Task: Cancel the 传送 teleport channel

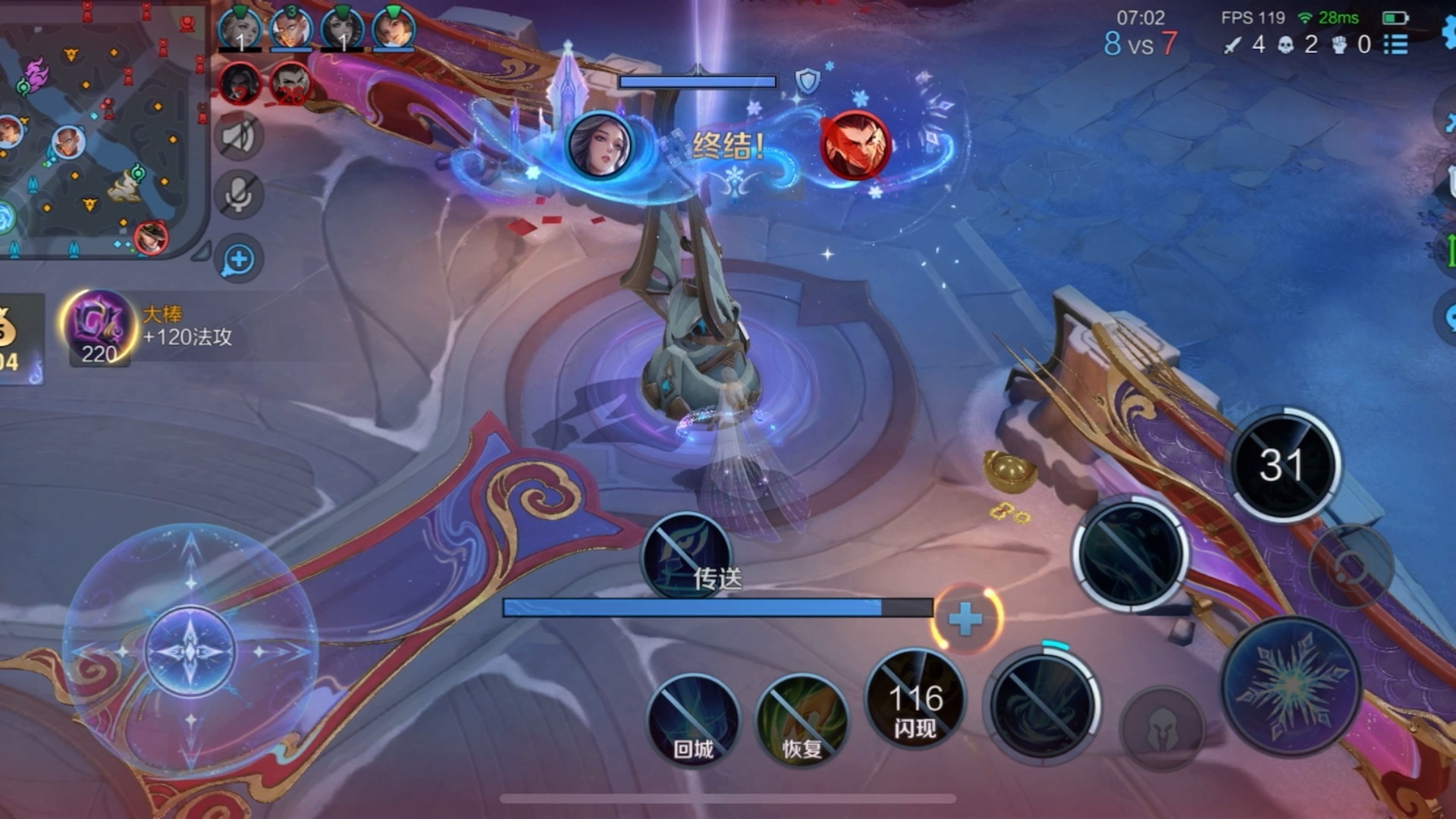Action: 687,557
